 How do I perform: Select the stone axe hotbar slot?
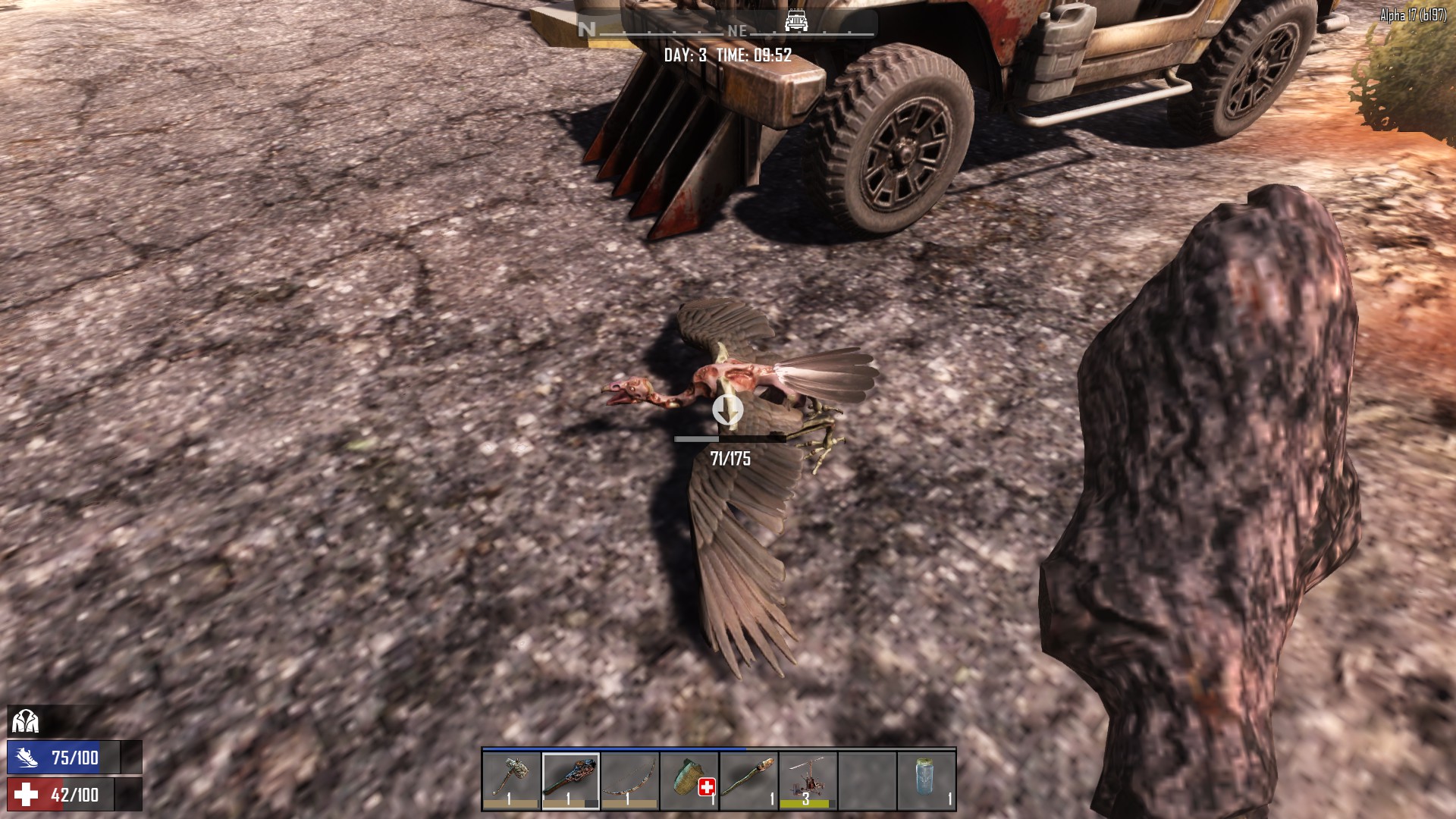pos(511,780)
